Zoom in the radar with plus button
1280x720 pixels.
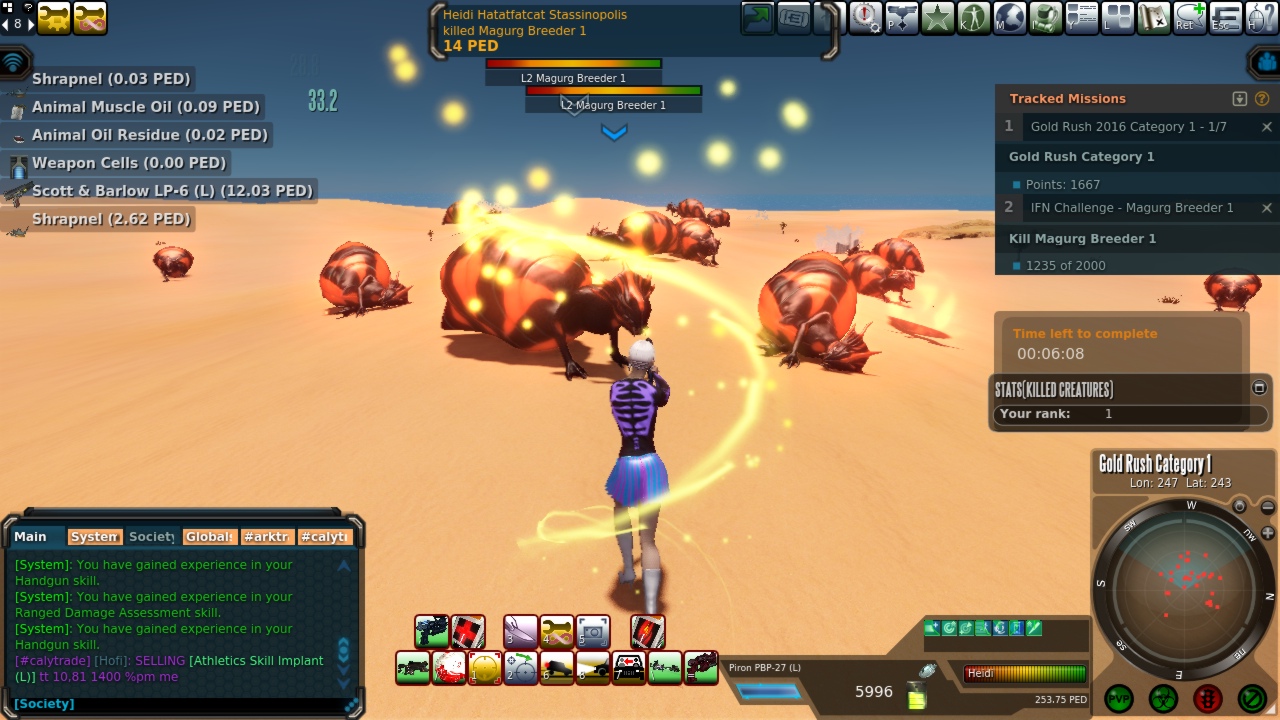1268,533
